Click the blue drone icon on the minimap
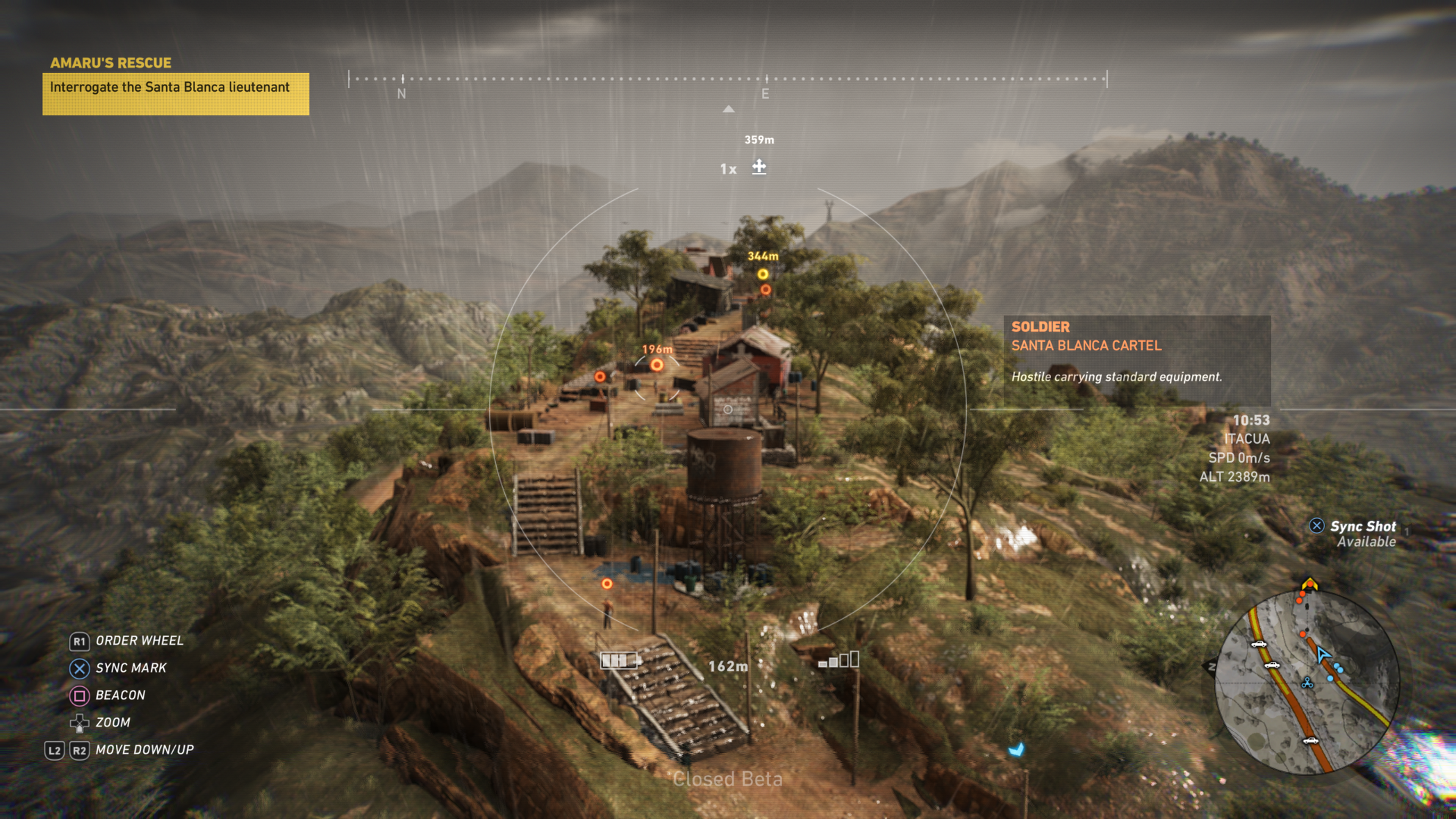The width and height of the screenshot is (1456, 819). [1307, 683]
